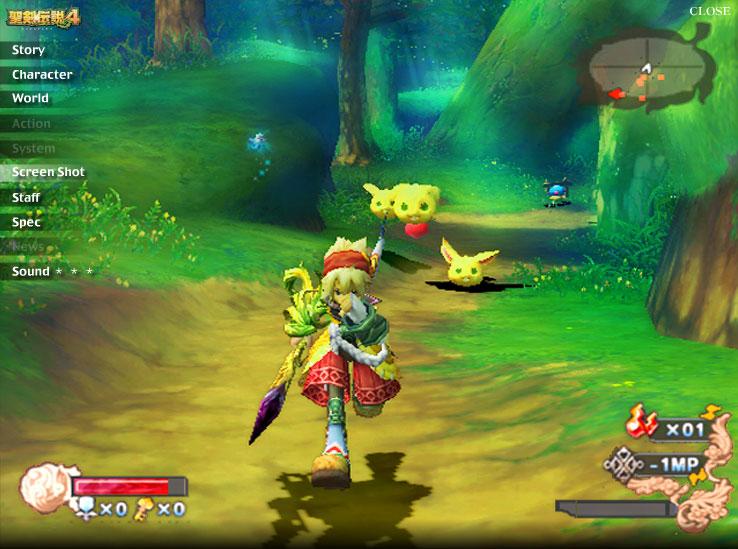Go to the World section
This screenshot has height=549, width=738.
click(30, 99)
